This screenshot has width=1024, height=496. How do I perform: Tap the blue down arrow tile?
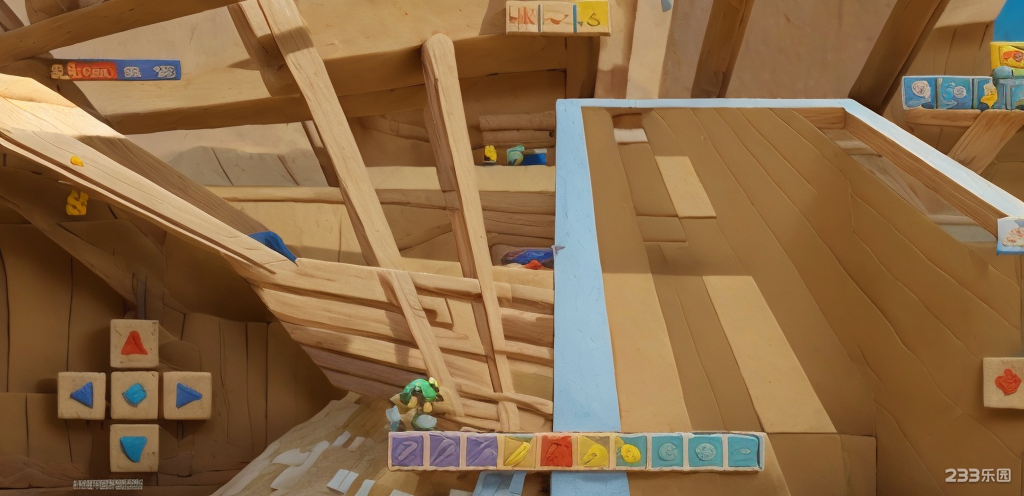coord(134,446)
